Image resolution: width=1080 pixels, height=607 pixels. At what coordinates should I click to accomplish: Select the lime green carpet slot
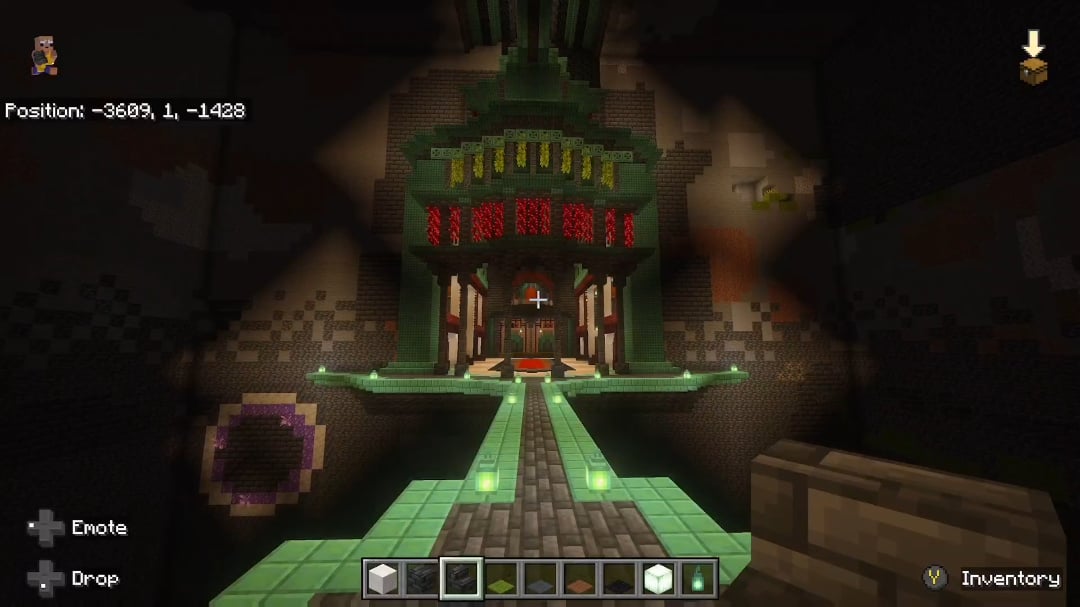[x=501, y=579]
